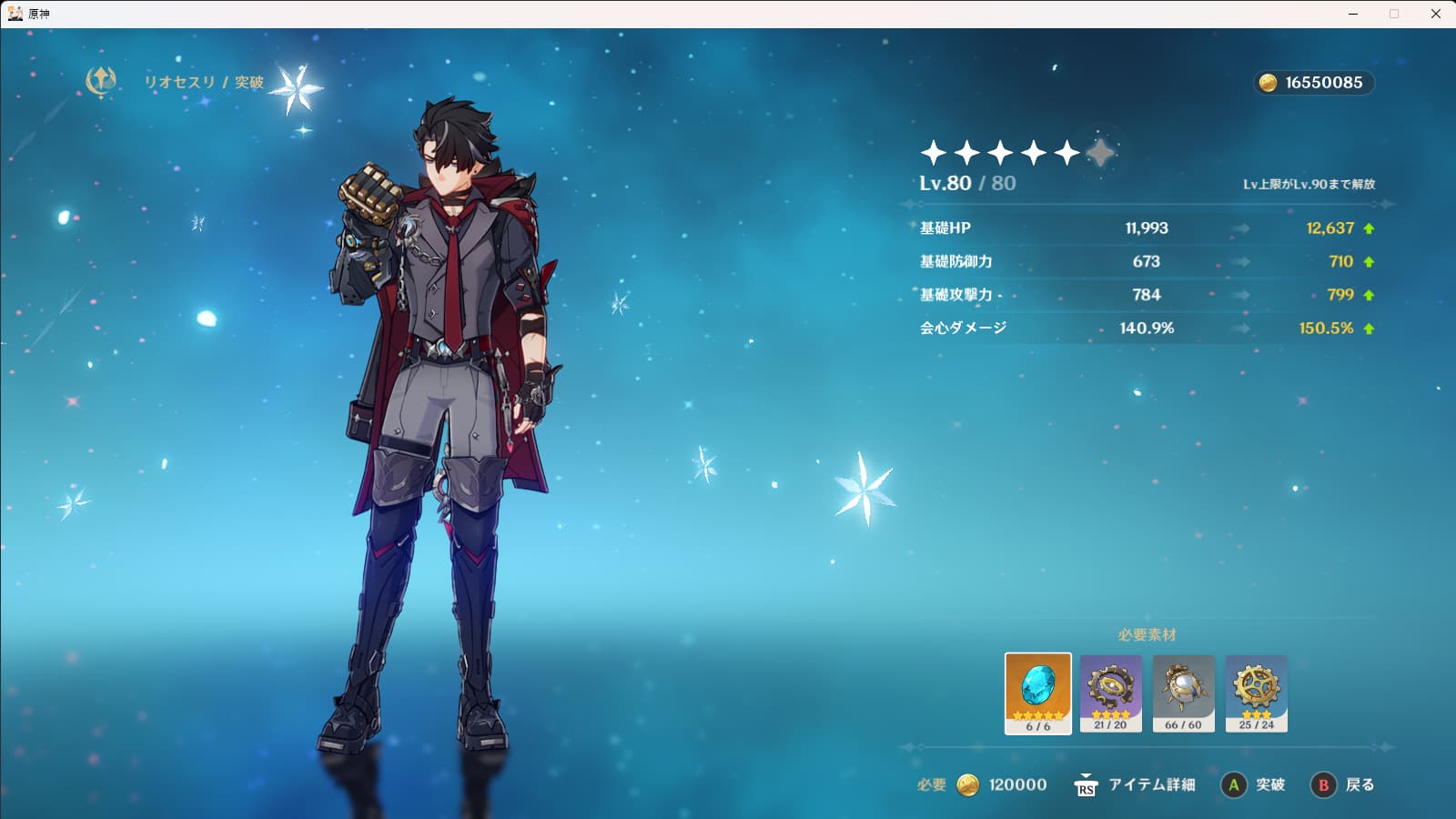
Task: Go back with the 戻る button
Action: click(x=1343, y=784)
